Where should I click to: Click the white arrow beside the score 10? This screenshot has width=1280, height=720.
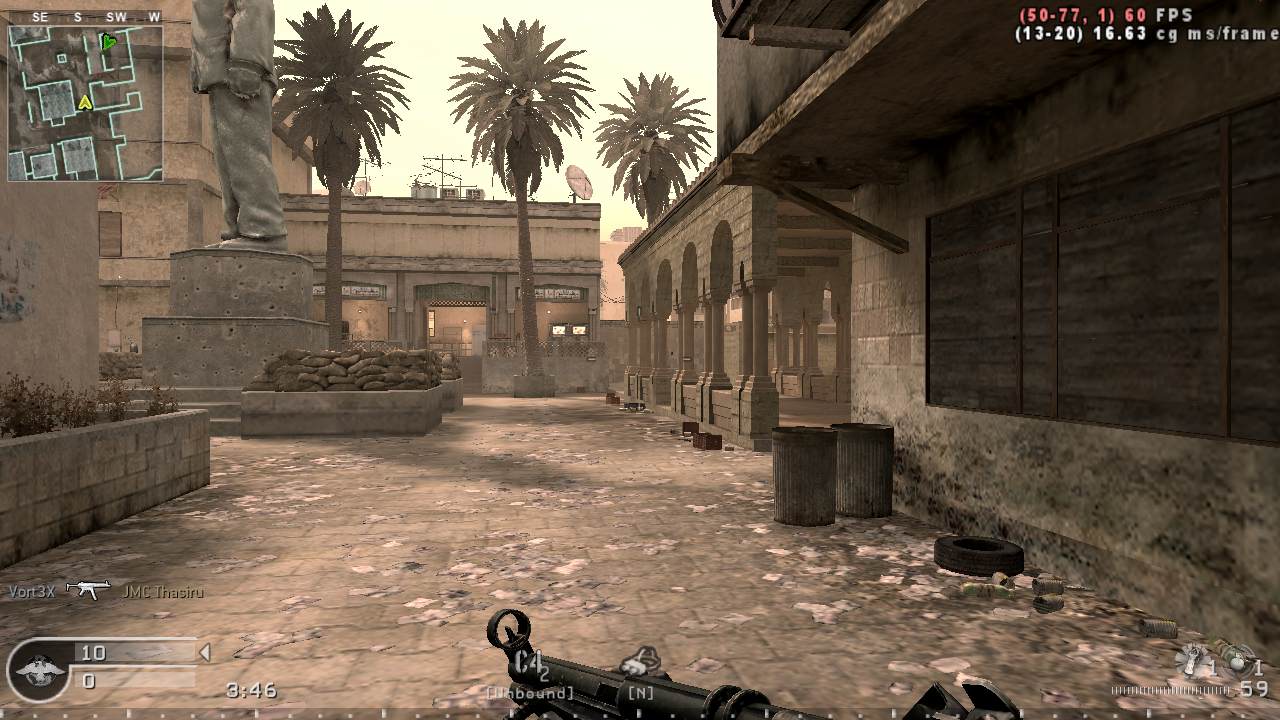click(205, 651)
